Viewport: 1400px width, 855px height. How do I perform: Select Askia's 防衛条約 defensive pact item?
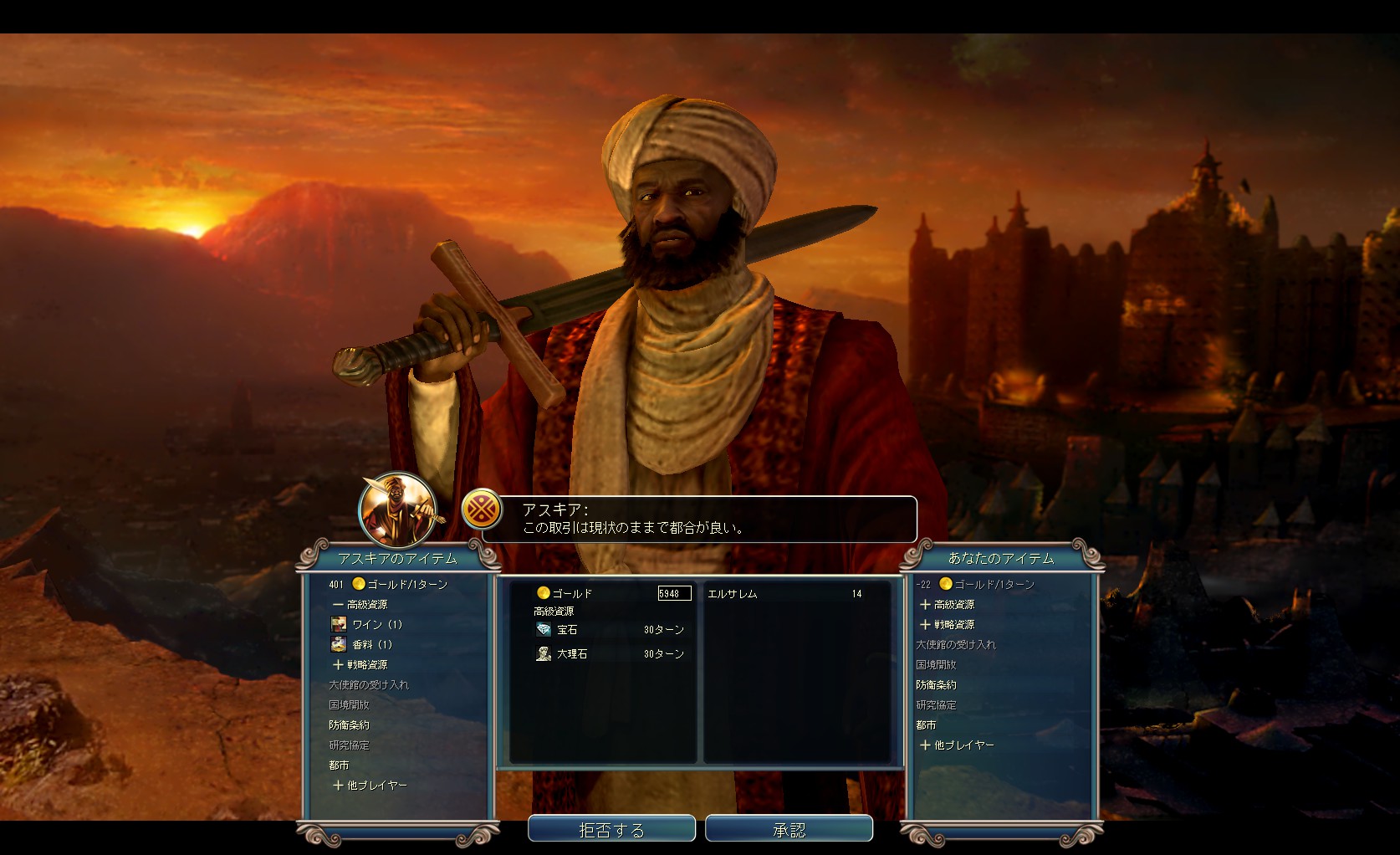[349, 724]
